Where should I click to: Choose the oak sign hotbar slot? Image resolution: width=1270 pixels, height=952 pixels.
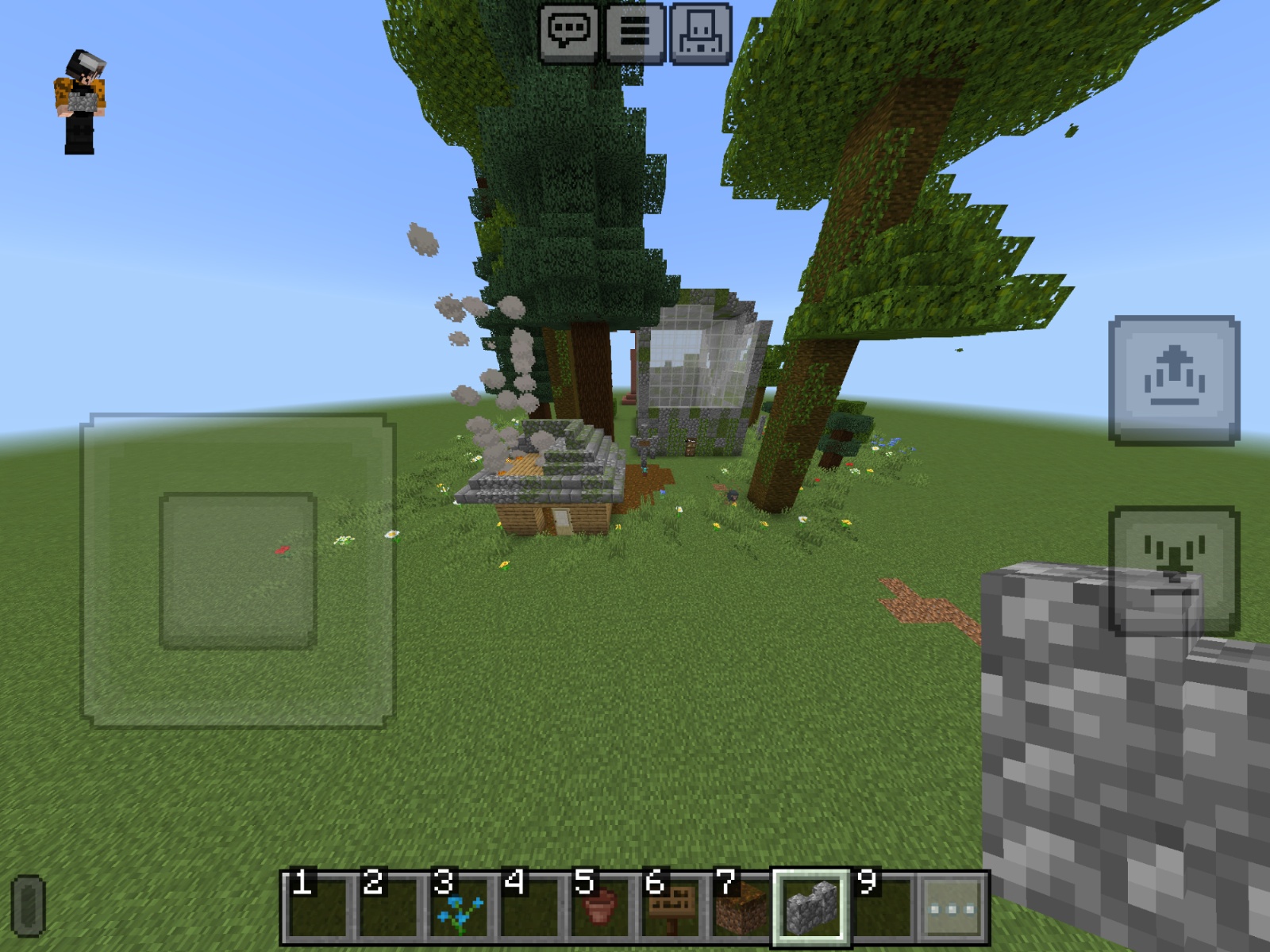coord(671,908)
